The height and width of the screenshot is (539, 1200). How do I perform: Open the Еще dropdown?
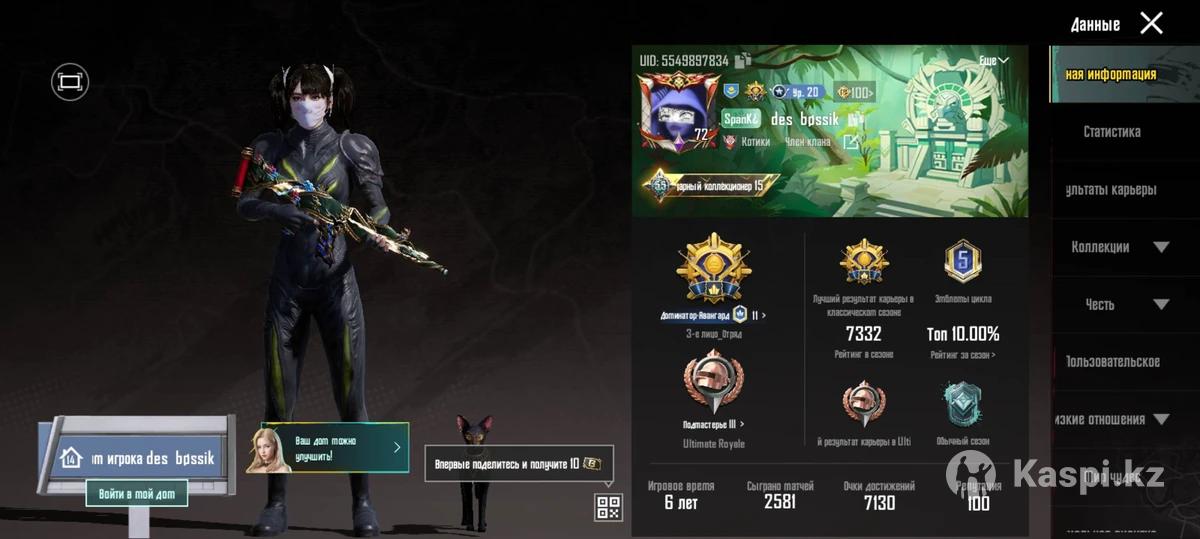(992, 61)
